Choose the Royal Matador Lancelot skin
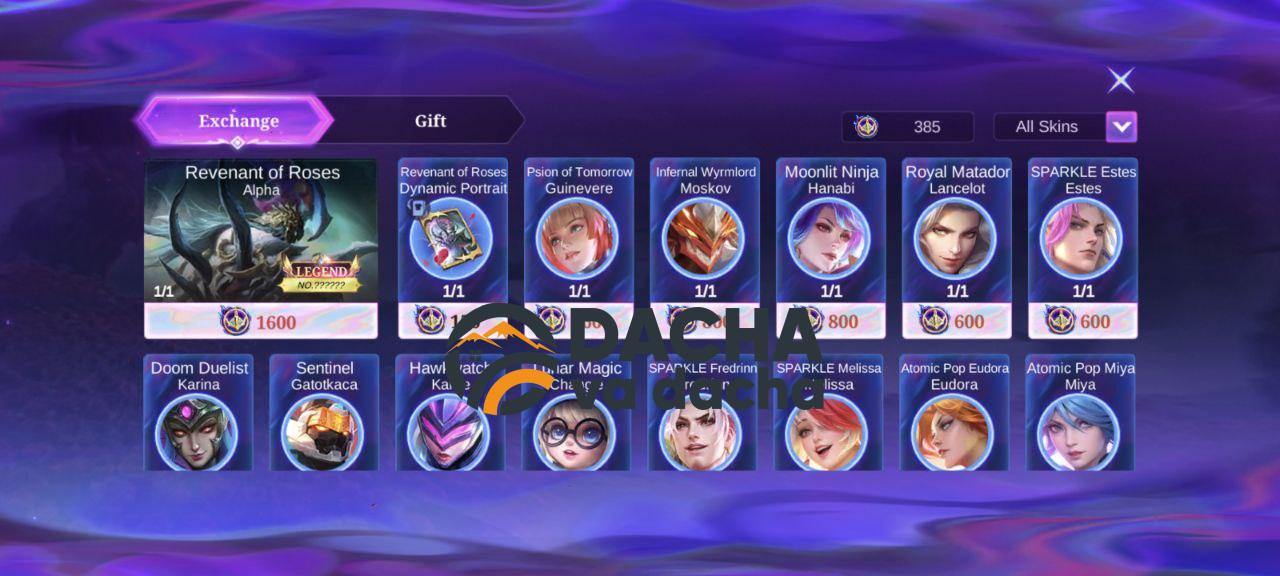The image size is (1280, 576). pos(957,235)
